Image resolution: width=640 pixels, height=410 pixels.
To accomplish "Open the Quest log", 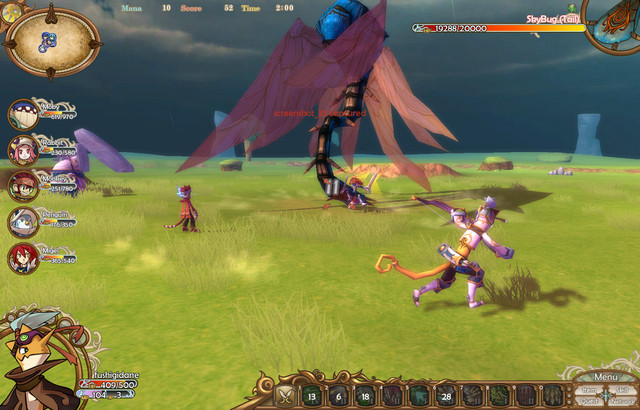I will point(590,401).
